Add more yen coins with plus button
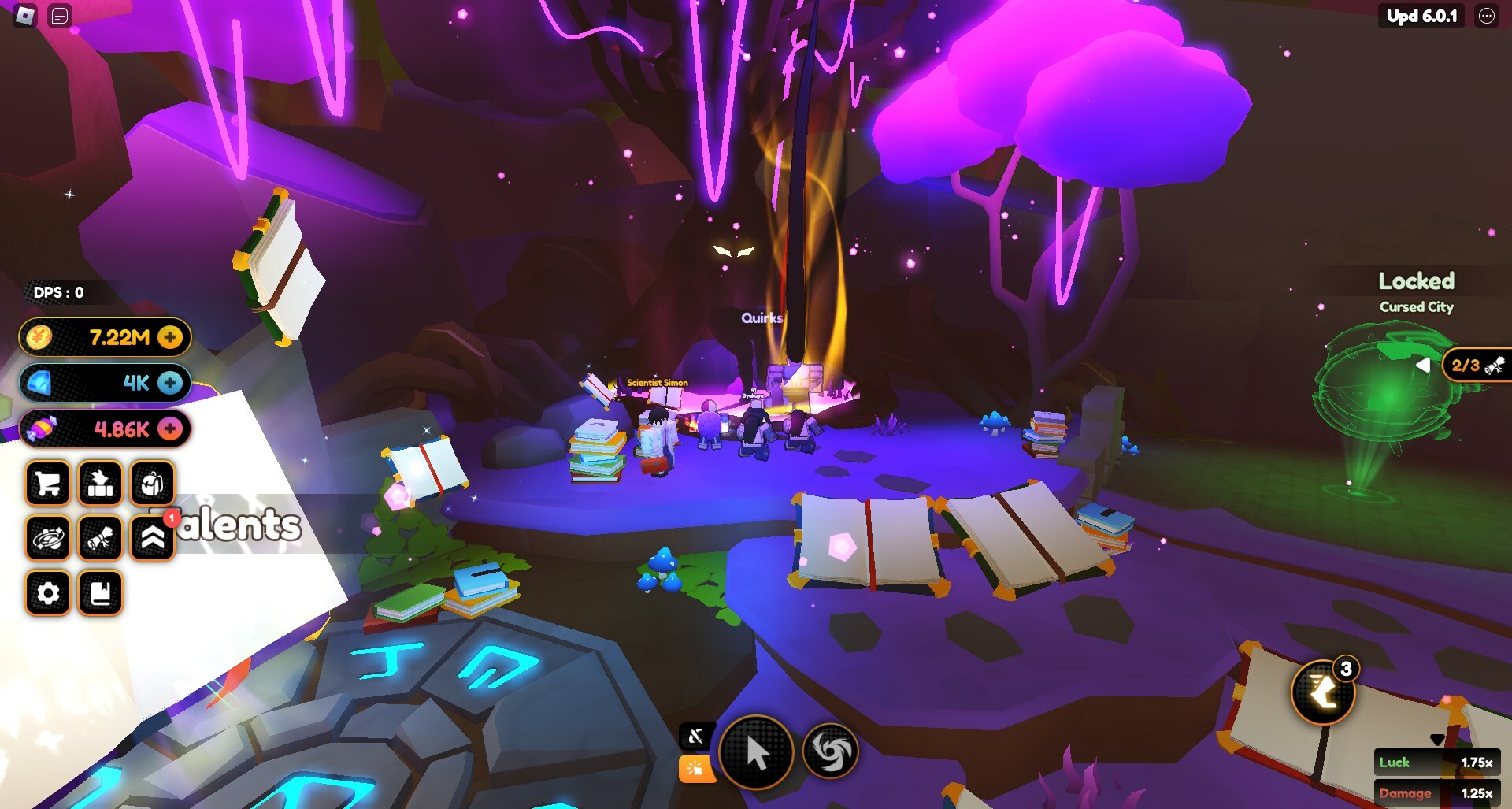This screenshot has height=809, width=1512. [169, 337]
